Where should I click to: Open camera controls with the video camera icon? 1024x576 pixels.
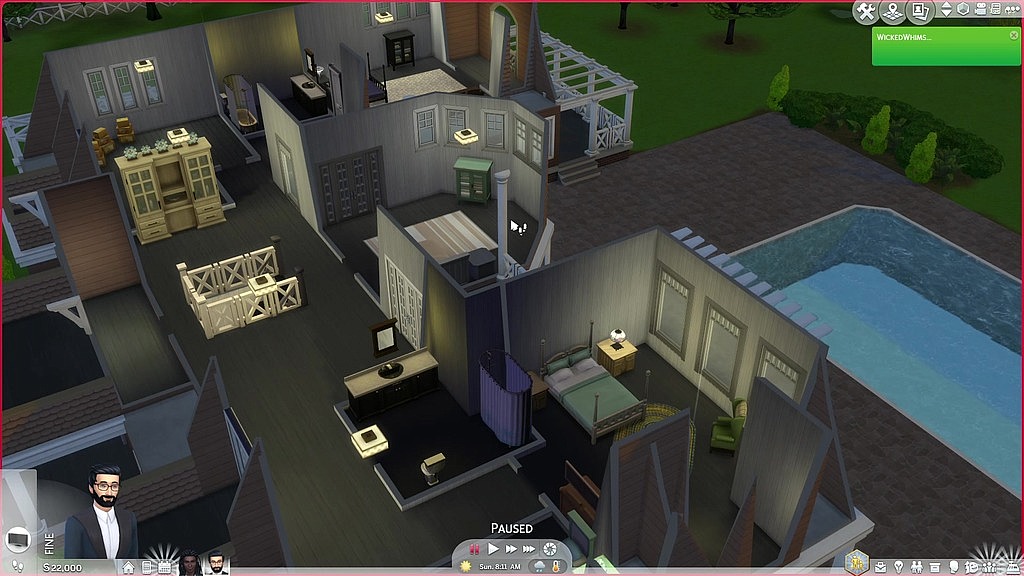[x=983, y=10]
